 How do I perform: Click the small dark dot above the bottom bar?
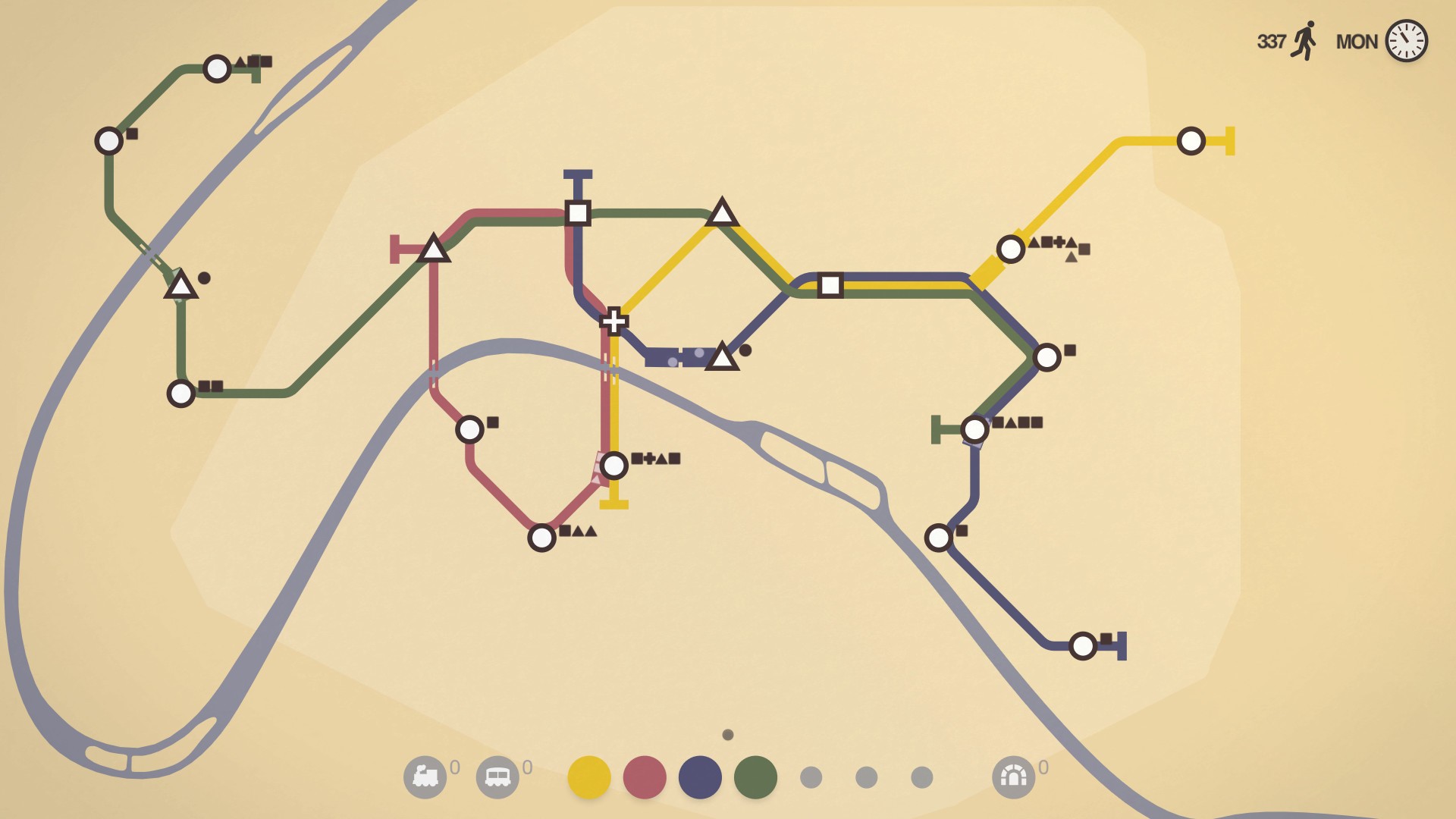(x=727, y=734)
